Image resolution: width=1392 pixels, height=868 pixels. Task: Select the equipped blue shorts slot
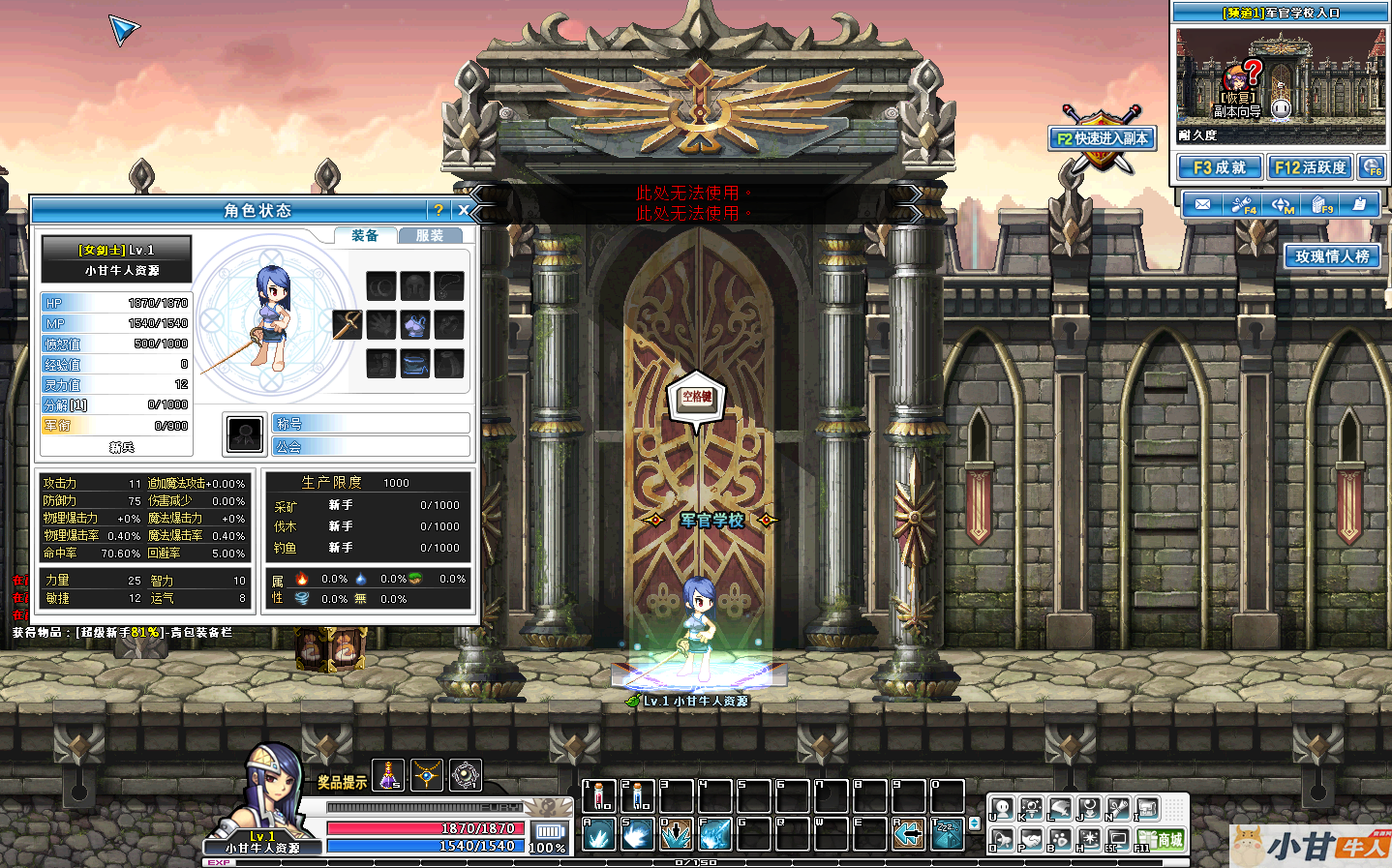point(415,364)
